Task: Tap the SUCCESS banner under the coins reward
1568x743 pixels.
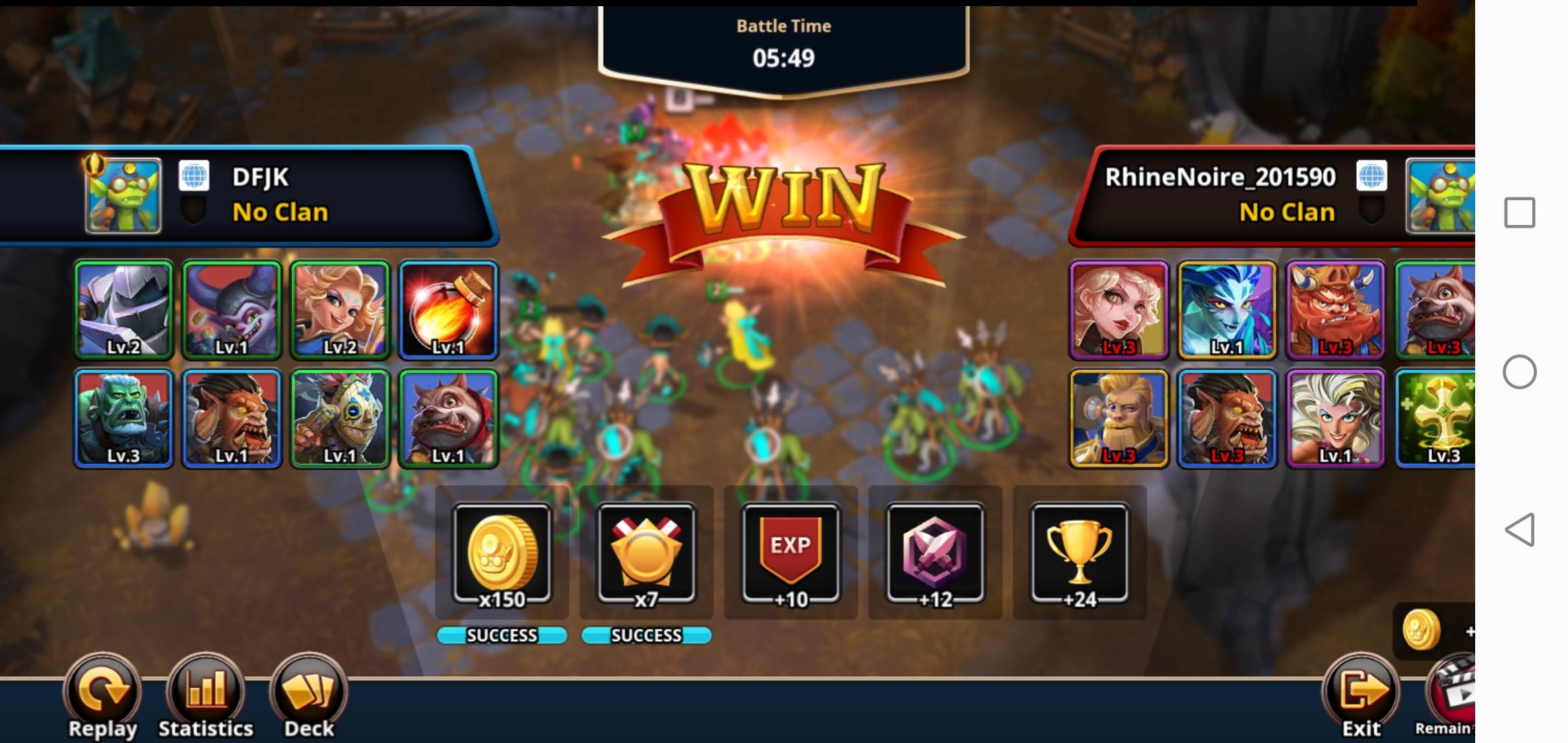Action: click(503, 636)
